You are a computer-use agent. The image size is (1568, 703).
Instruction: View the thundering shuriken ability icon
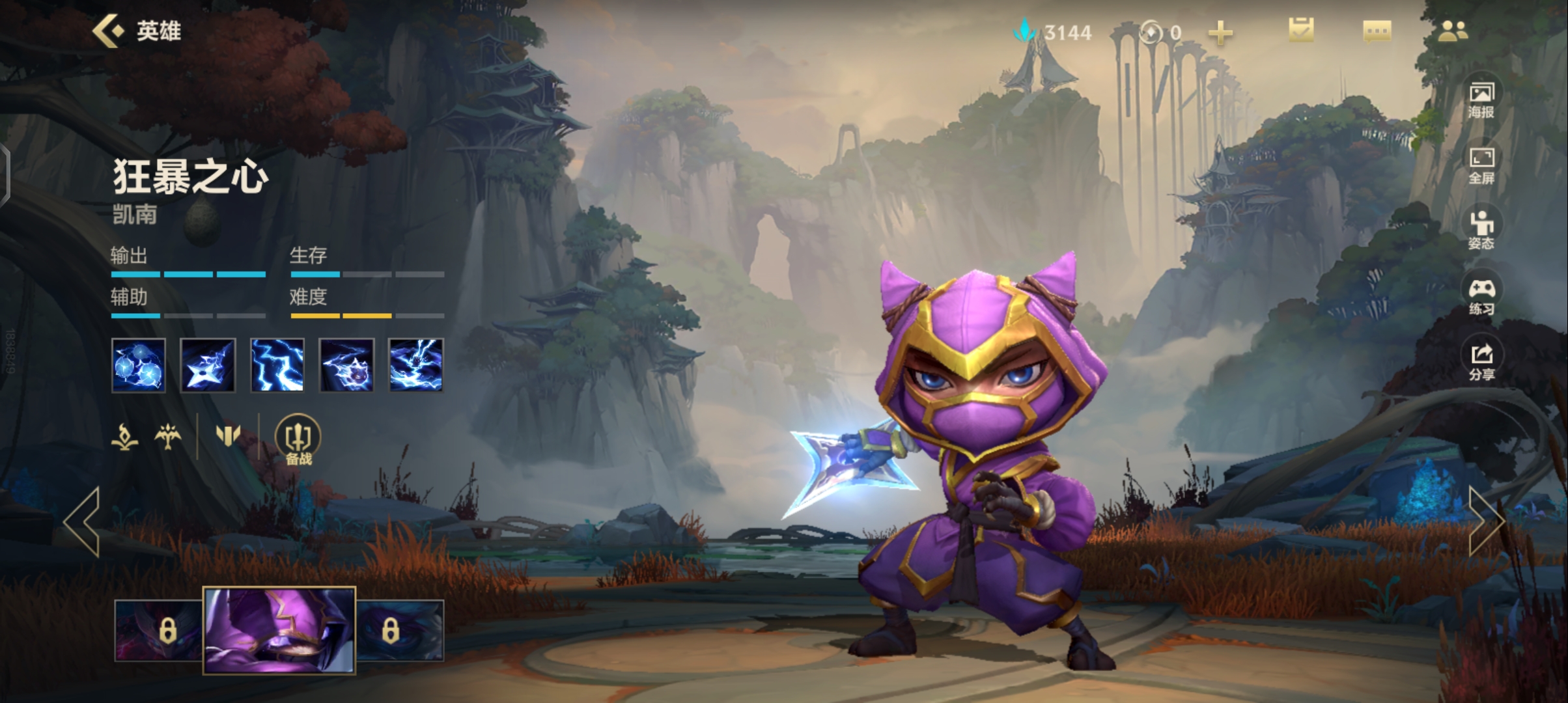point(207,365)
